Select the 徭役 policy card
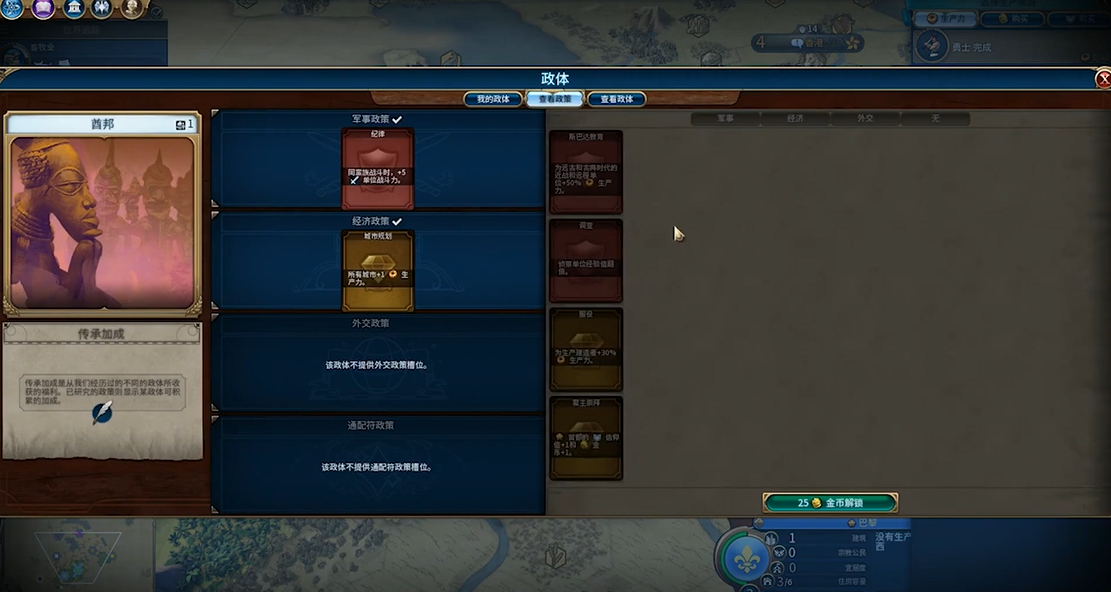This screenshot has width=1111, height=592. tap(586, 348)
